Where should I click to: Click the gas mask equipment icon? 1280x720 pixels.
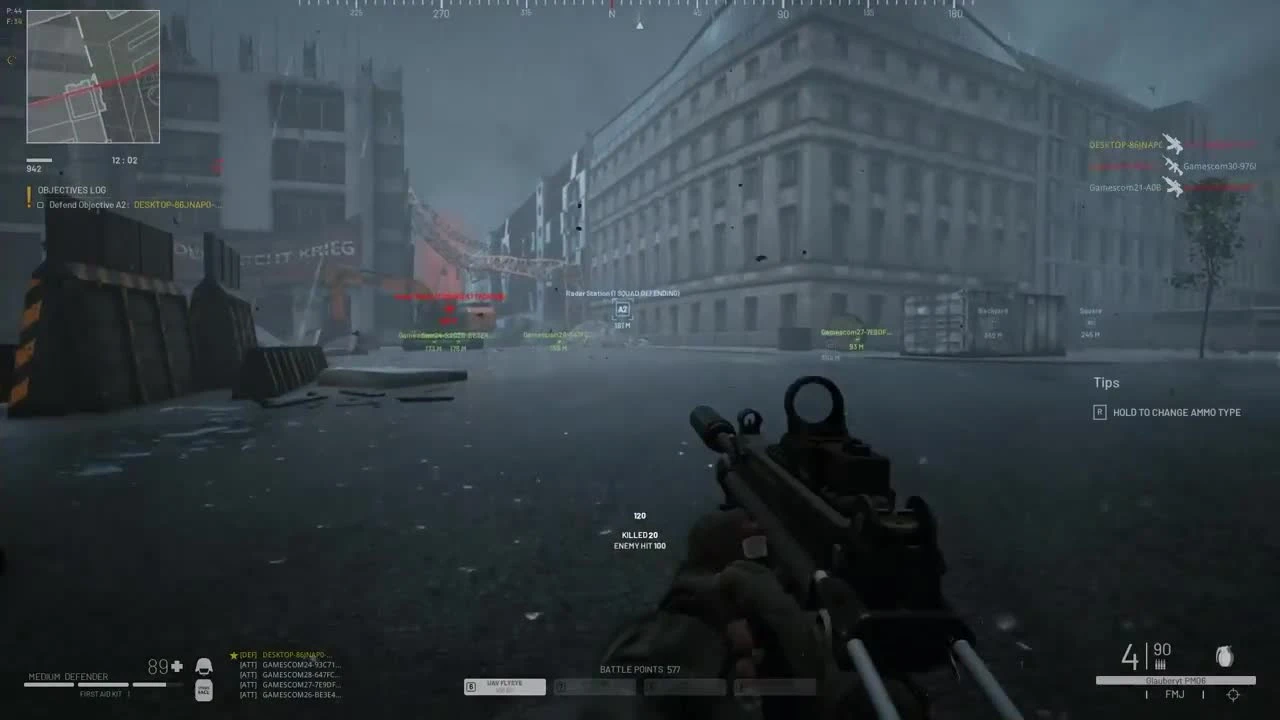click(204, 690)
